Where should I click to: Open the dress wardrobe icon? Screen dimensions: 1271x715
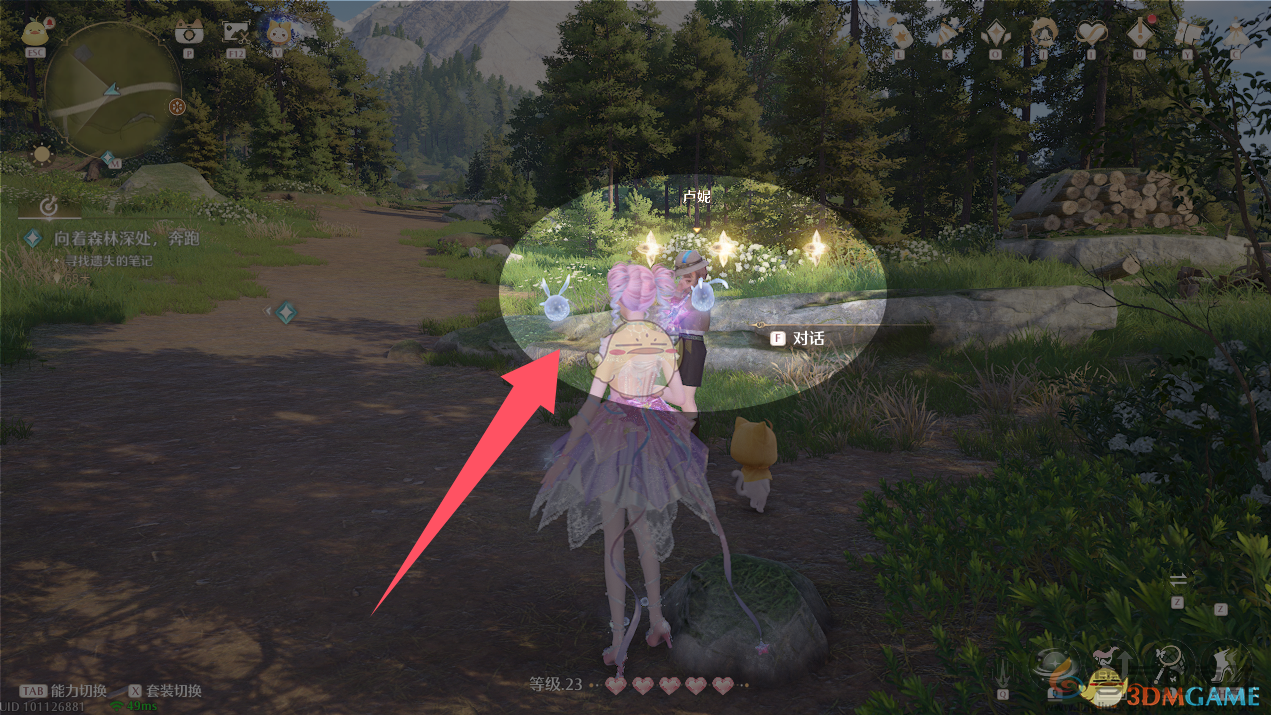[1236, 34]
